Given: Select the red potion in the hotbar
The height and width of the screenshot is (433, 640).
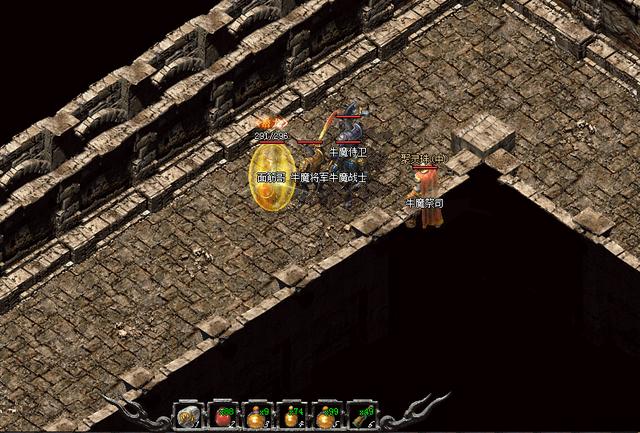Looking at the screenshot, I should 222,416.
